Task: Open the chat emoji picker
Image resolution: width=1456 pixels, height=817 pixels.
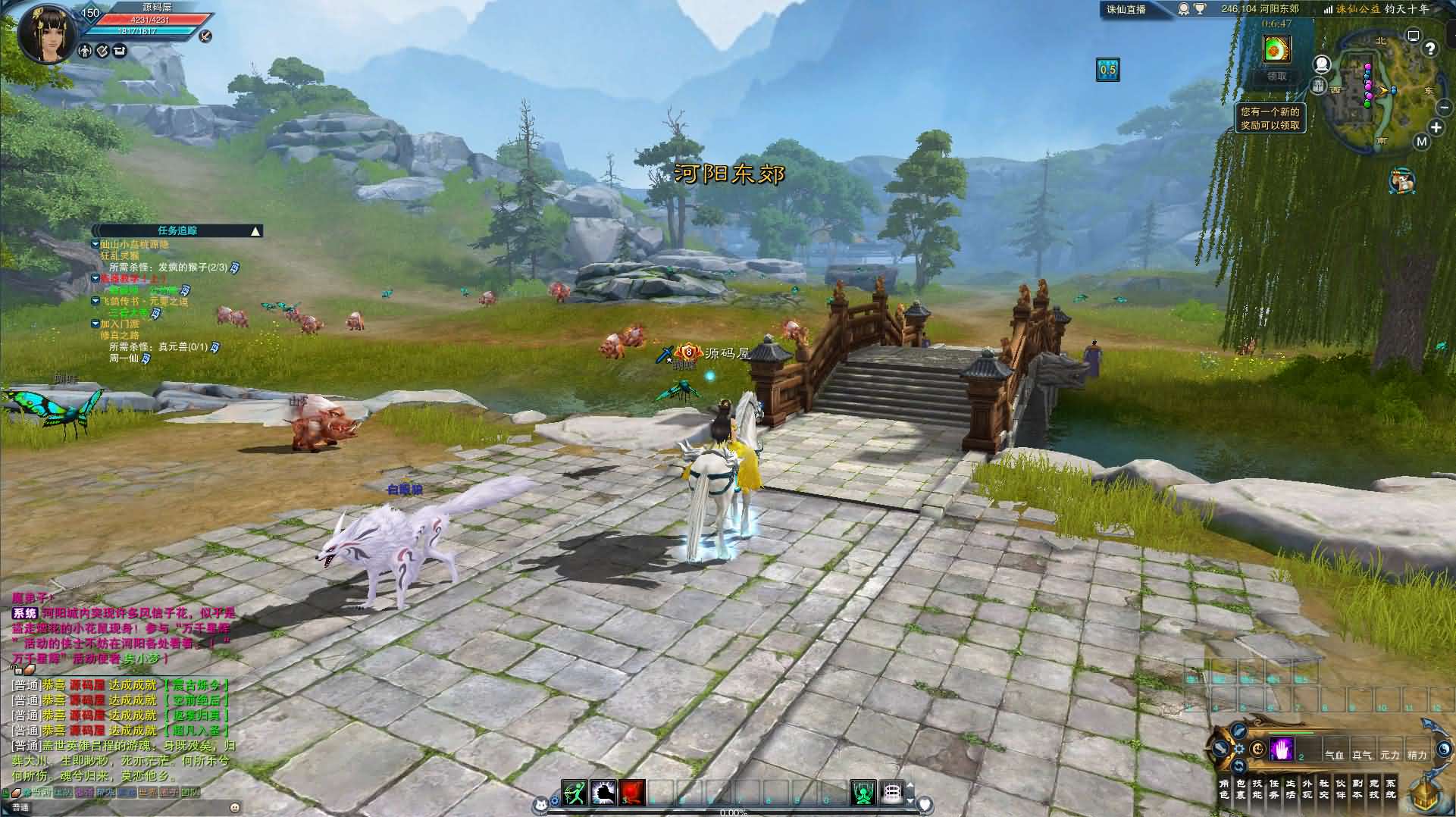Action: click(x=234, y=808)
